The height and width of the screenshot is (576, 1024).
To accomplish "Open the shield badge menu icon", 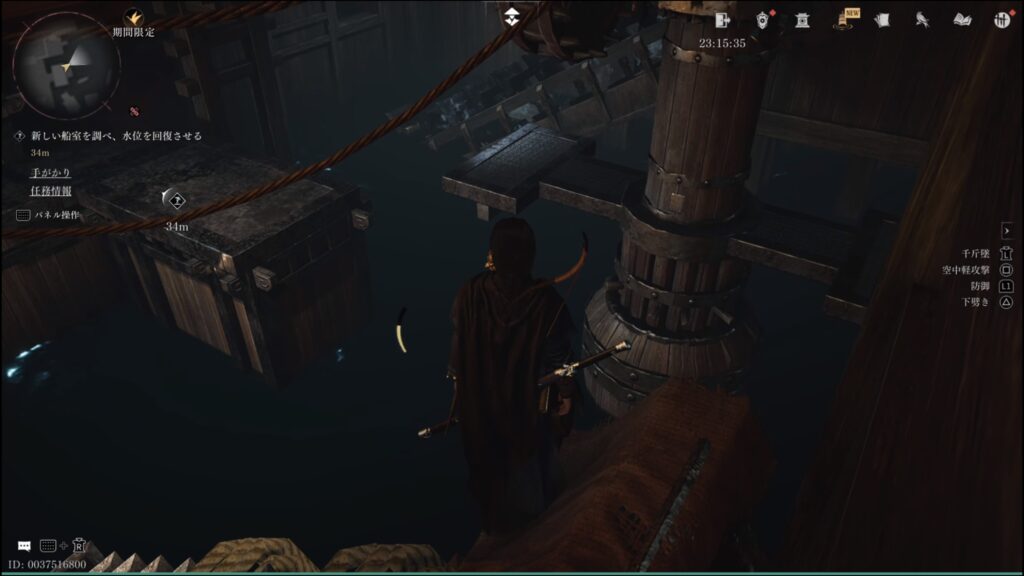I will tap(763, 20).
